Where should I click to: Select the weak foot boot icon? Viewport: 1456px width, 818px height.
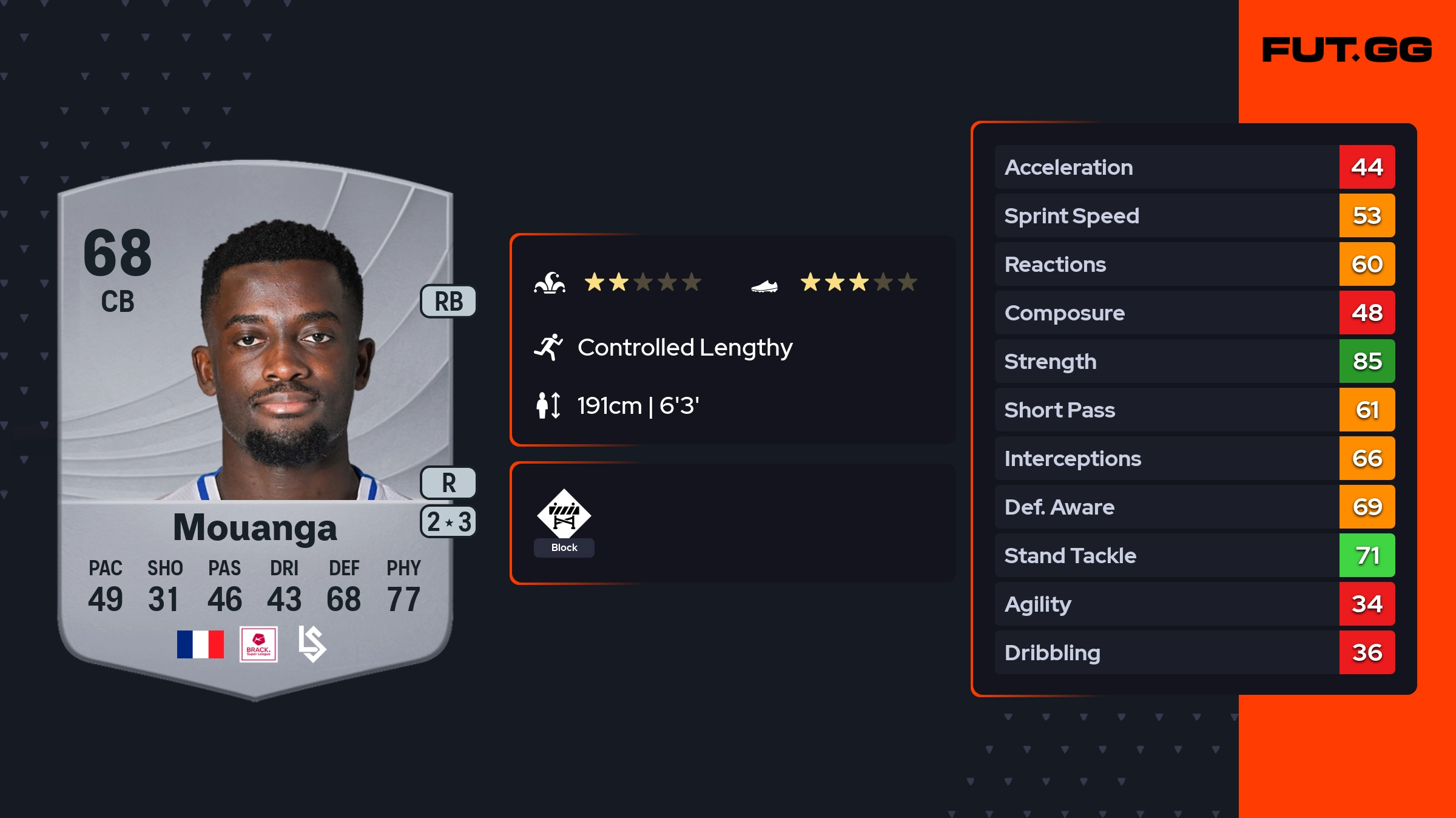[x=764, y=285]
